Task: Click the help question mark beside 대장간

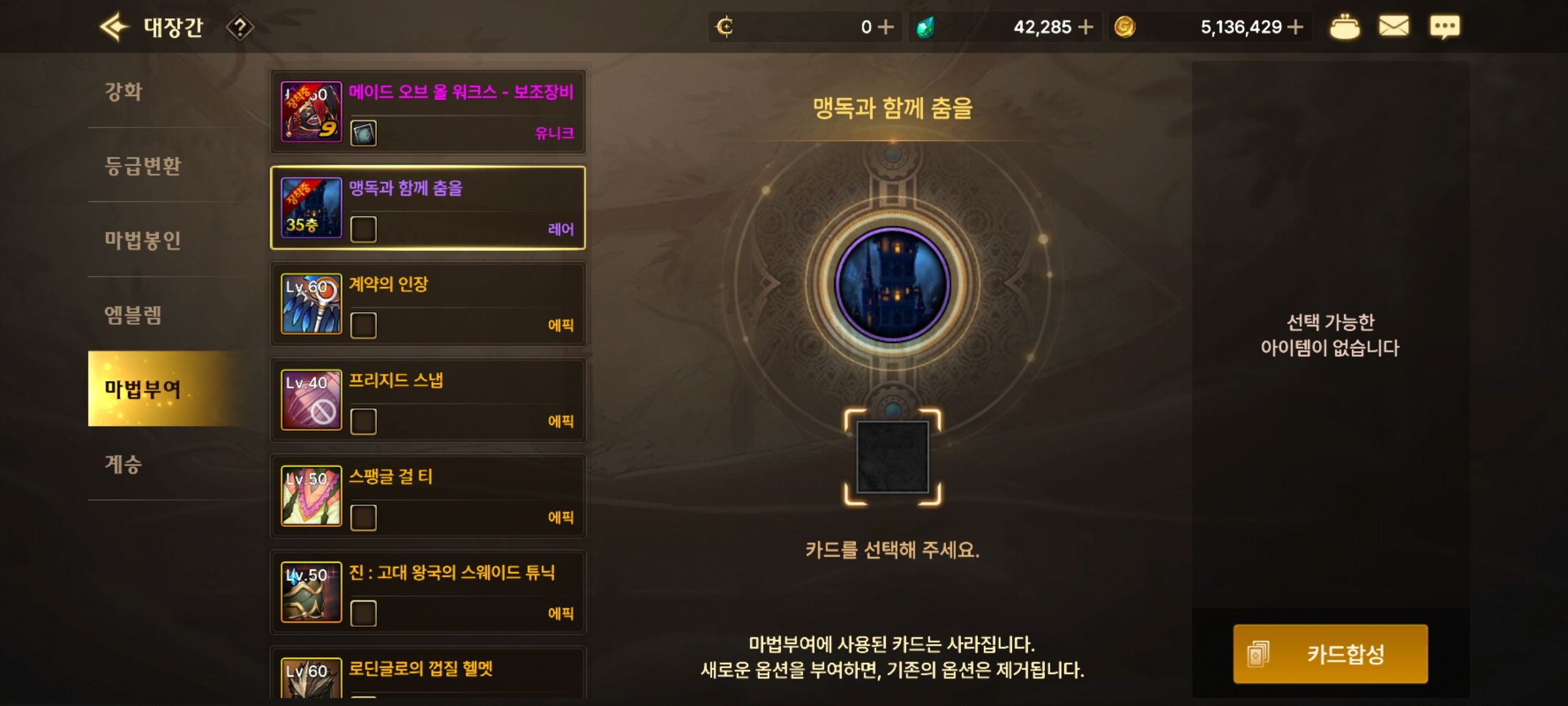Action: click(242, 27)
